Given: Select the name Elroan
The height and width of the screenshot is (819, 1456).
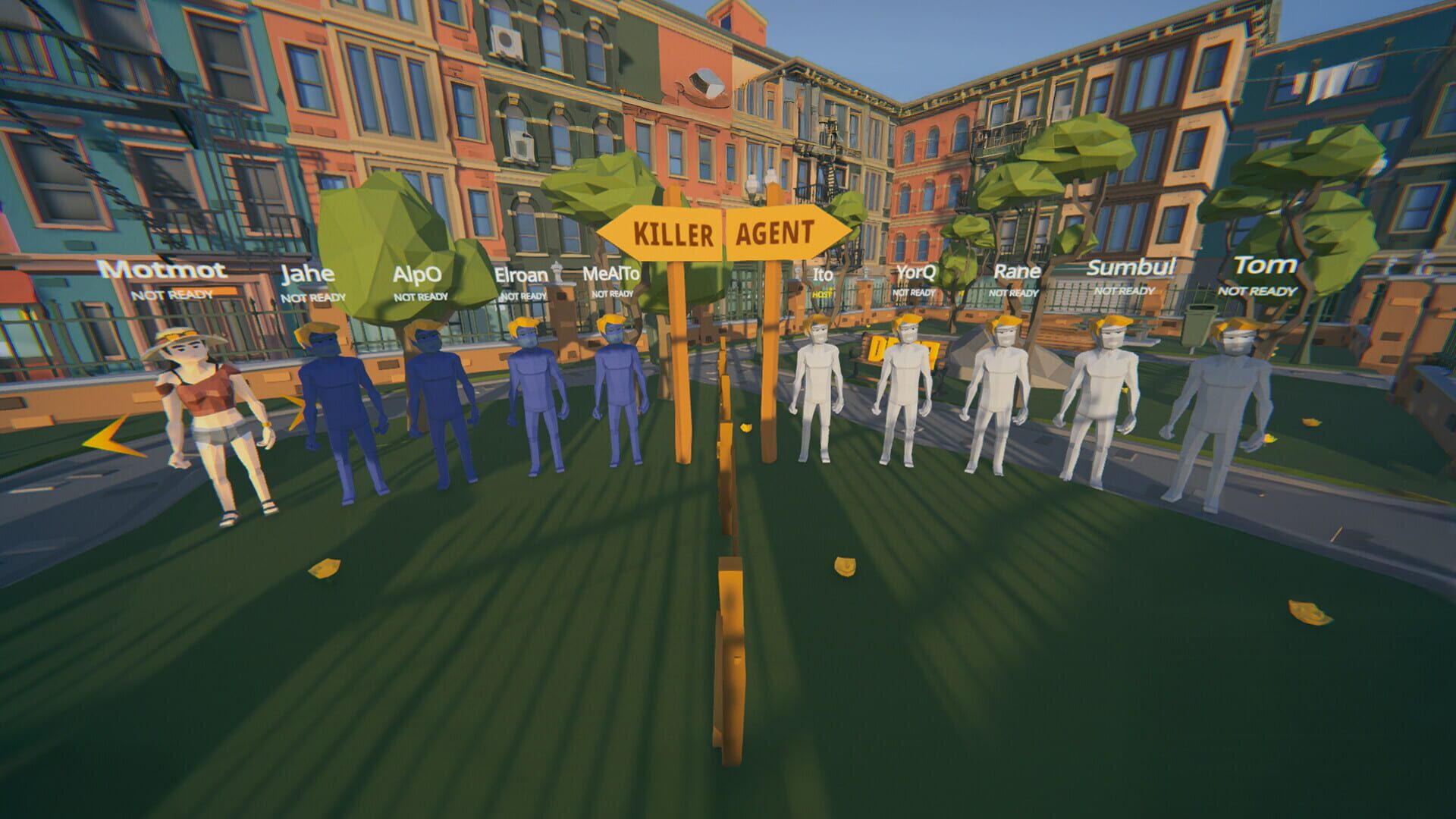Looking at the screenshot, I should [x=522, y=273].
